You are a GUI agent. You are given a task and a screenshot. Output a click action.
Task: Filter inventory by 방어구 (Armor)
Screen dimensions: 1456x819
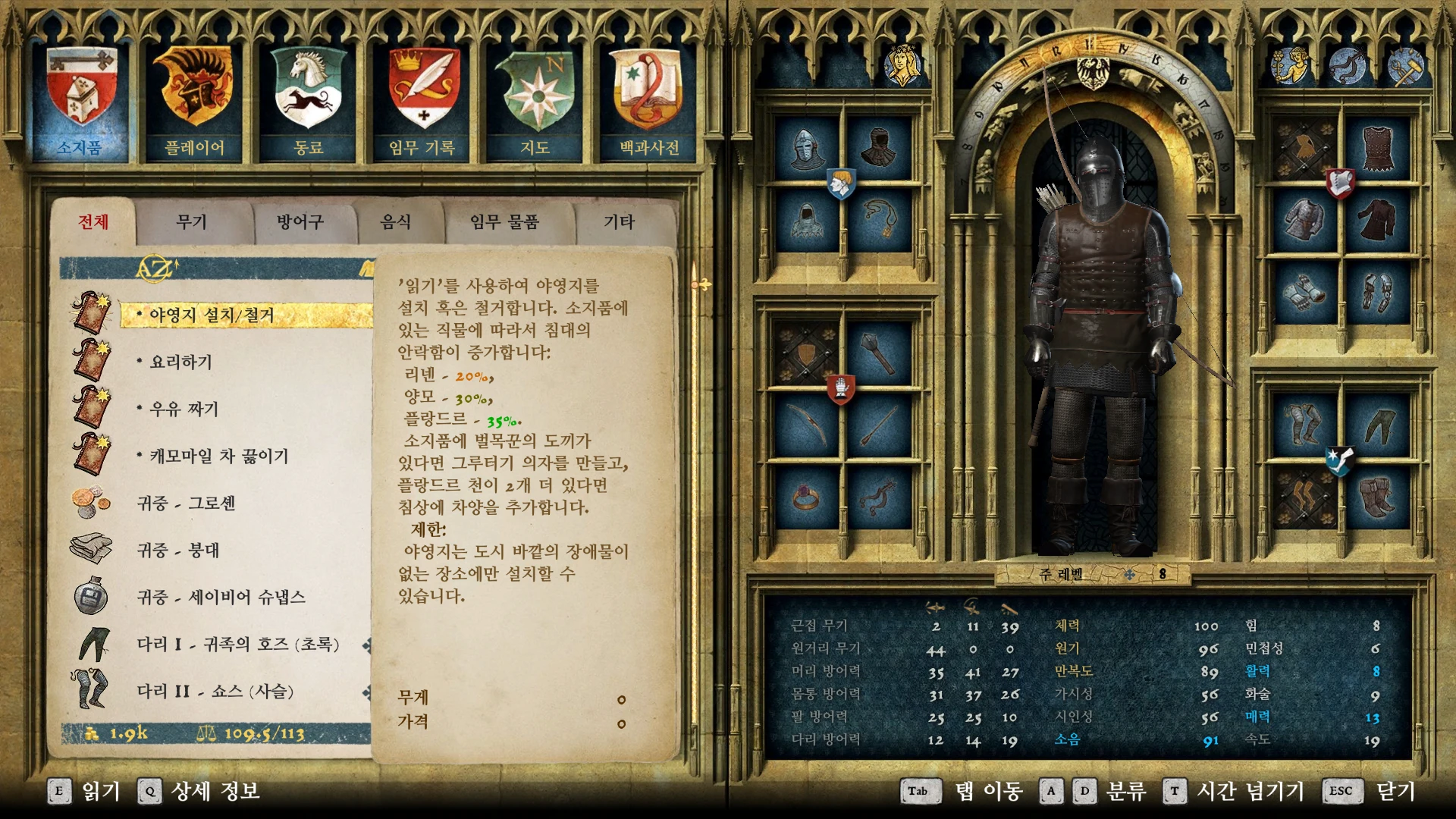click(x=300, y=222)
